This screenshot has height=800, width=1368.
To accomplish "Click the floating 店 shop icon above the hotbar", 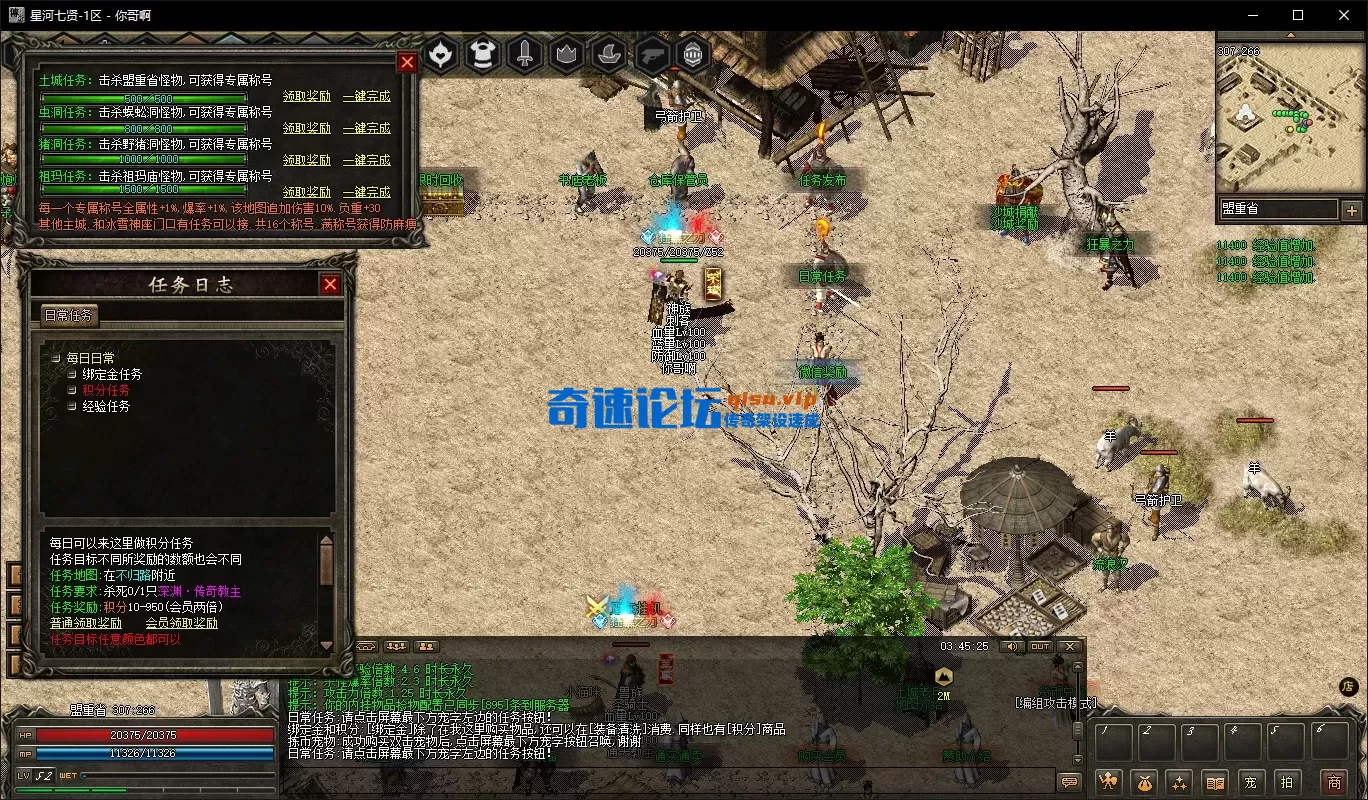I will 1348,687.
